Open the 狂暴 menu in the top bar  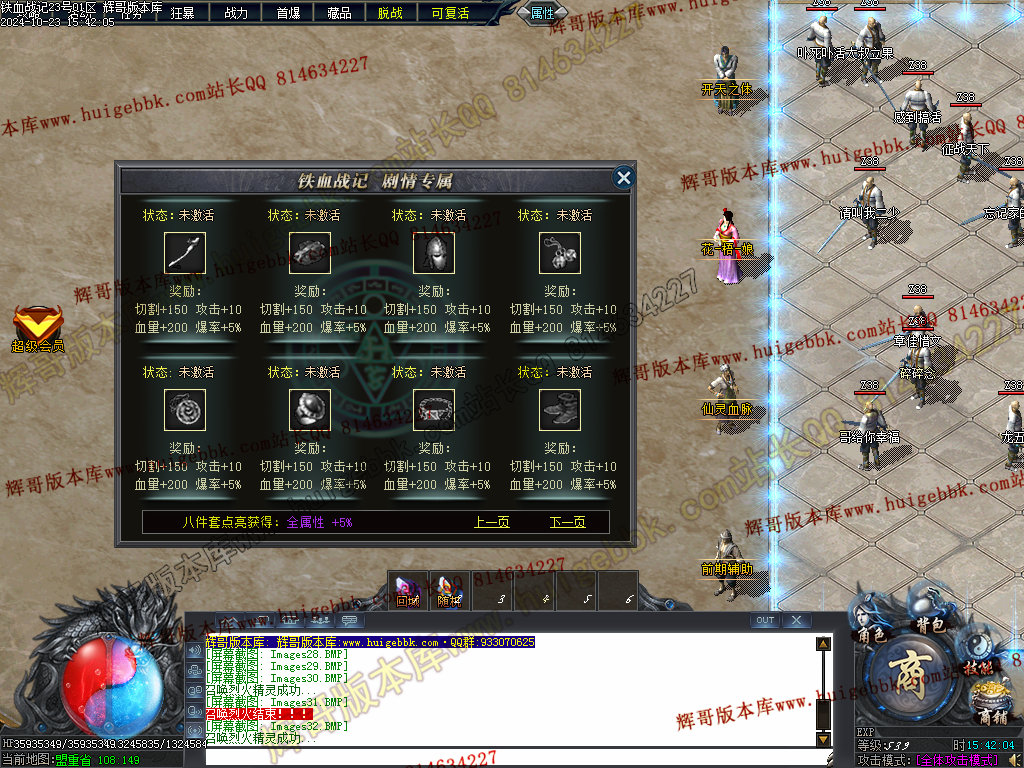[183, 13]
